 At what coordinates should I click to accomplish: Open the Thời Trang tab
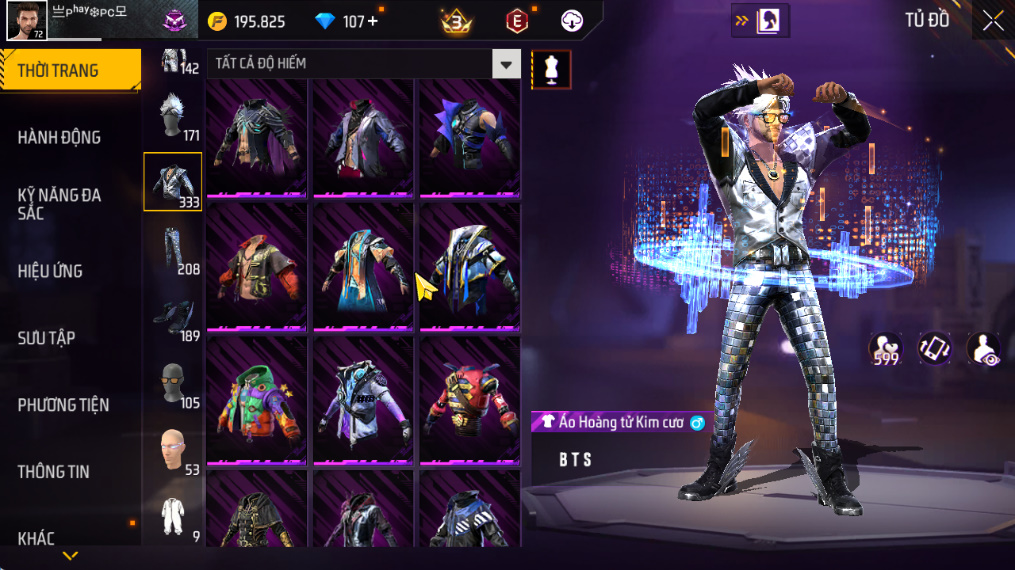coord(70,70)
